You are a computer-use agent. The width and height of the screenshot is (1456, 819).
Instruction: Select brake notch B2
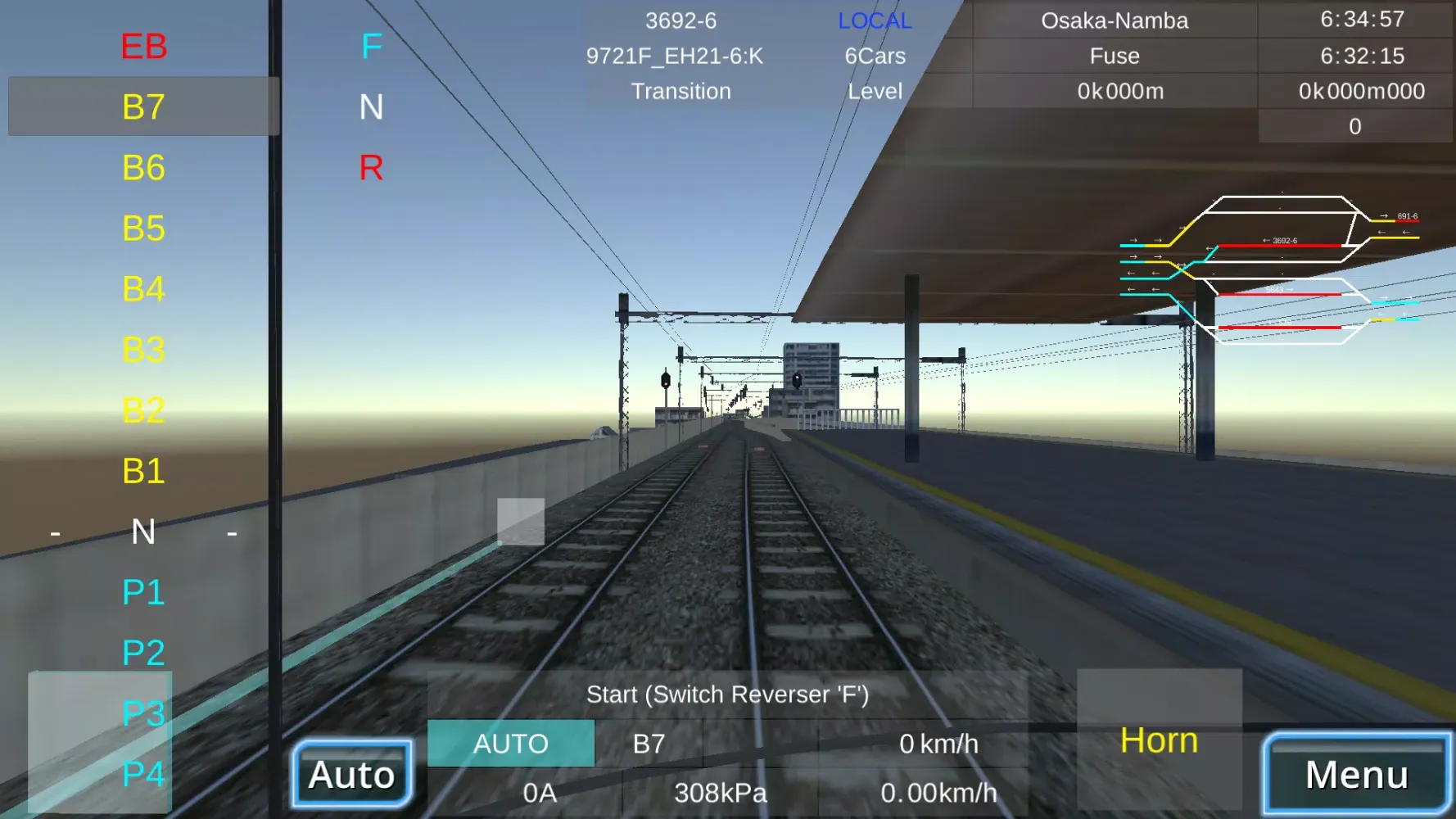143,412
